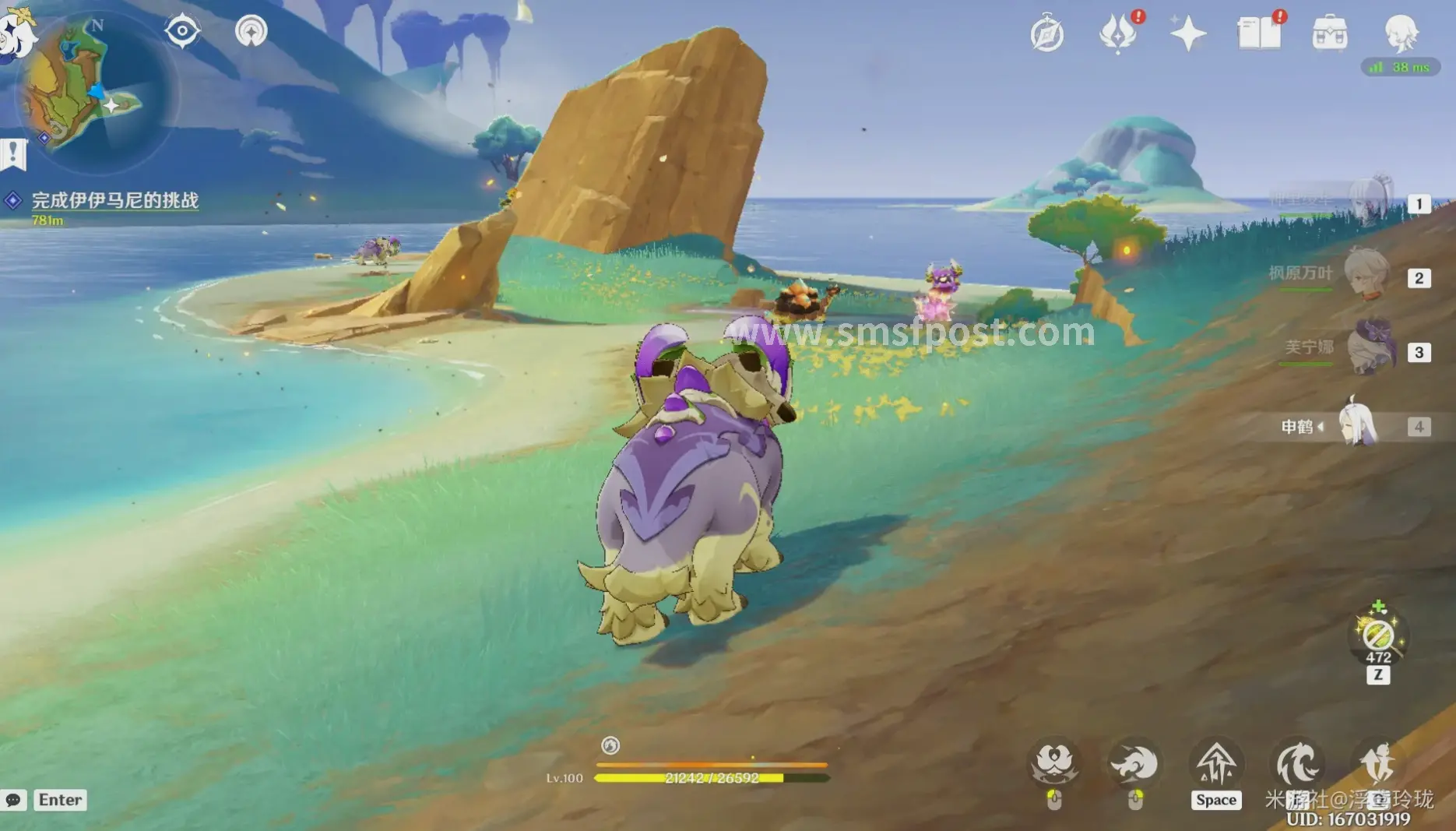
Task: Select active party member 申鹤
Action: point(1356,425)
